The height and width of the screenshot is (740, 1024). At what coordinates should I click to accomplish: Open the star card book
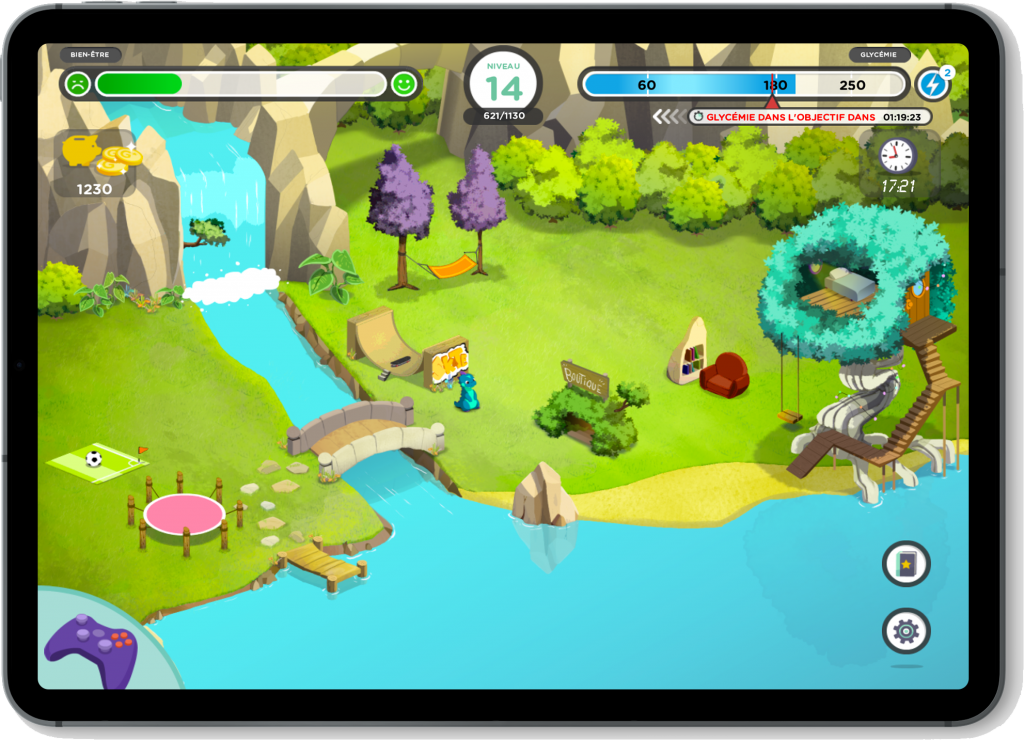[906, 563]
